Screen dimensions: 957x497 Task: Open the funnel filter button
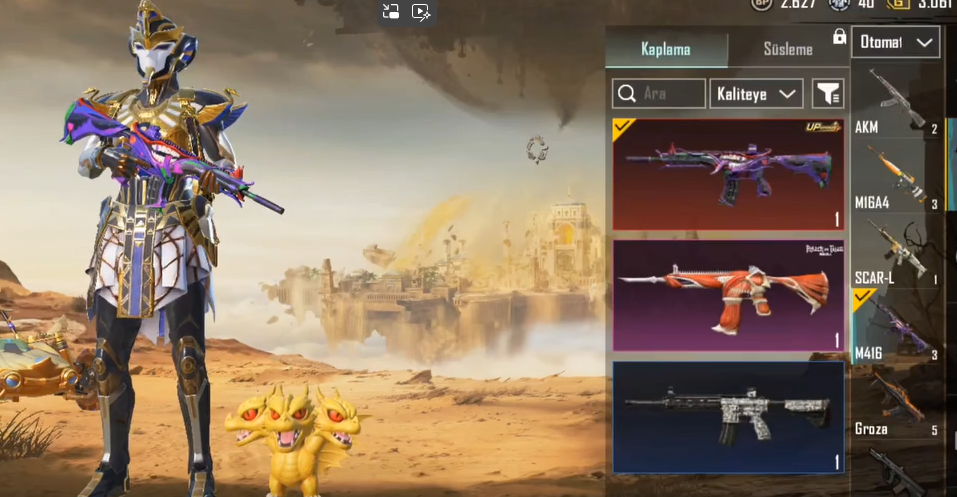(x=828, y=94)
